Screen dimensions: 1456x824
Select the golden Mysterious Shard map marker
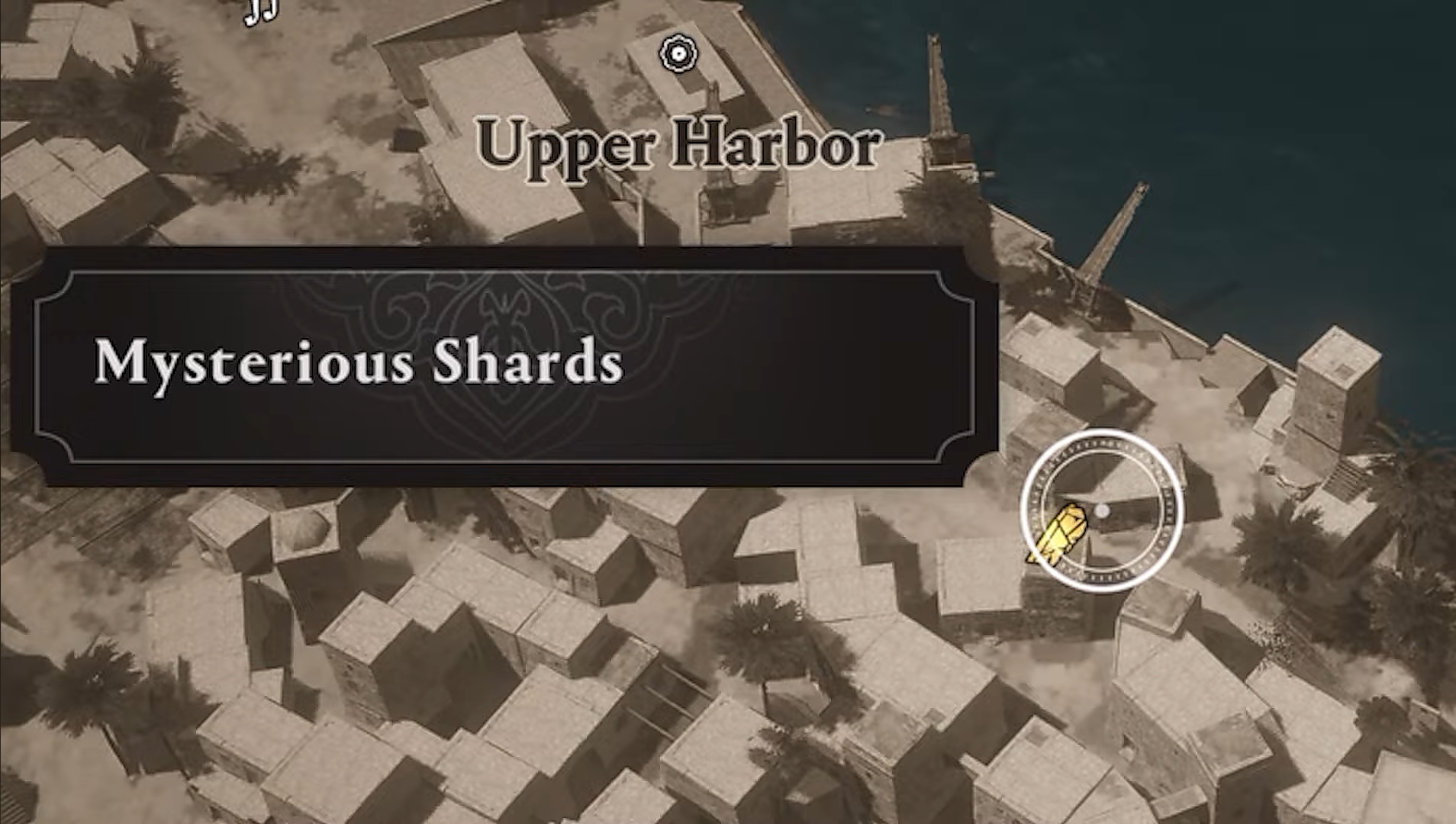[x=1058, y=535]
